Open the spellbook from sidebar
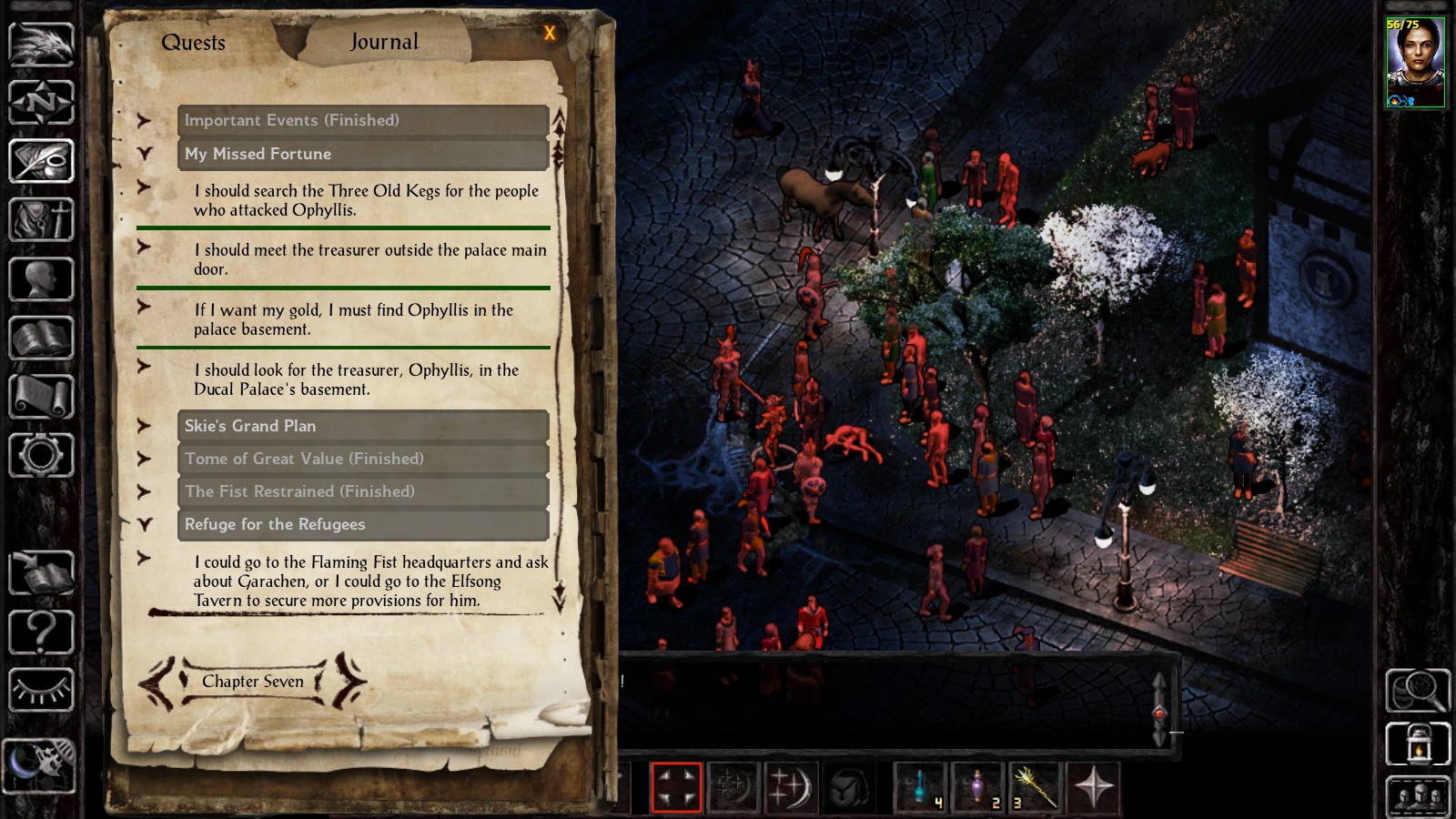 click(41, 338)
